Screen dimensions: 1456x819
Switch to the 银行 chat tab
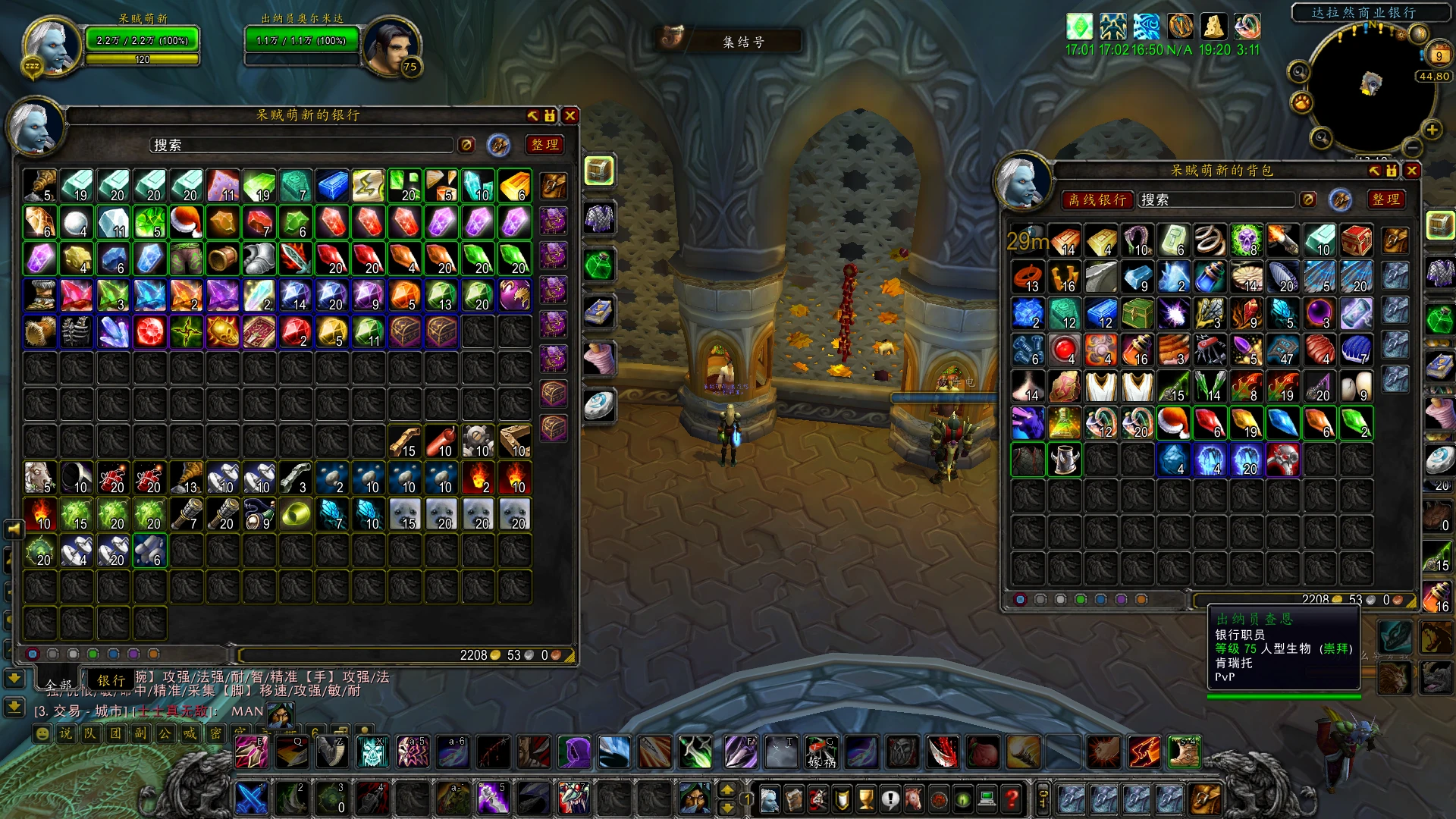pos(111,680)
